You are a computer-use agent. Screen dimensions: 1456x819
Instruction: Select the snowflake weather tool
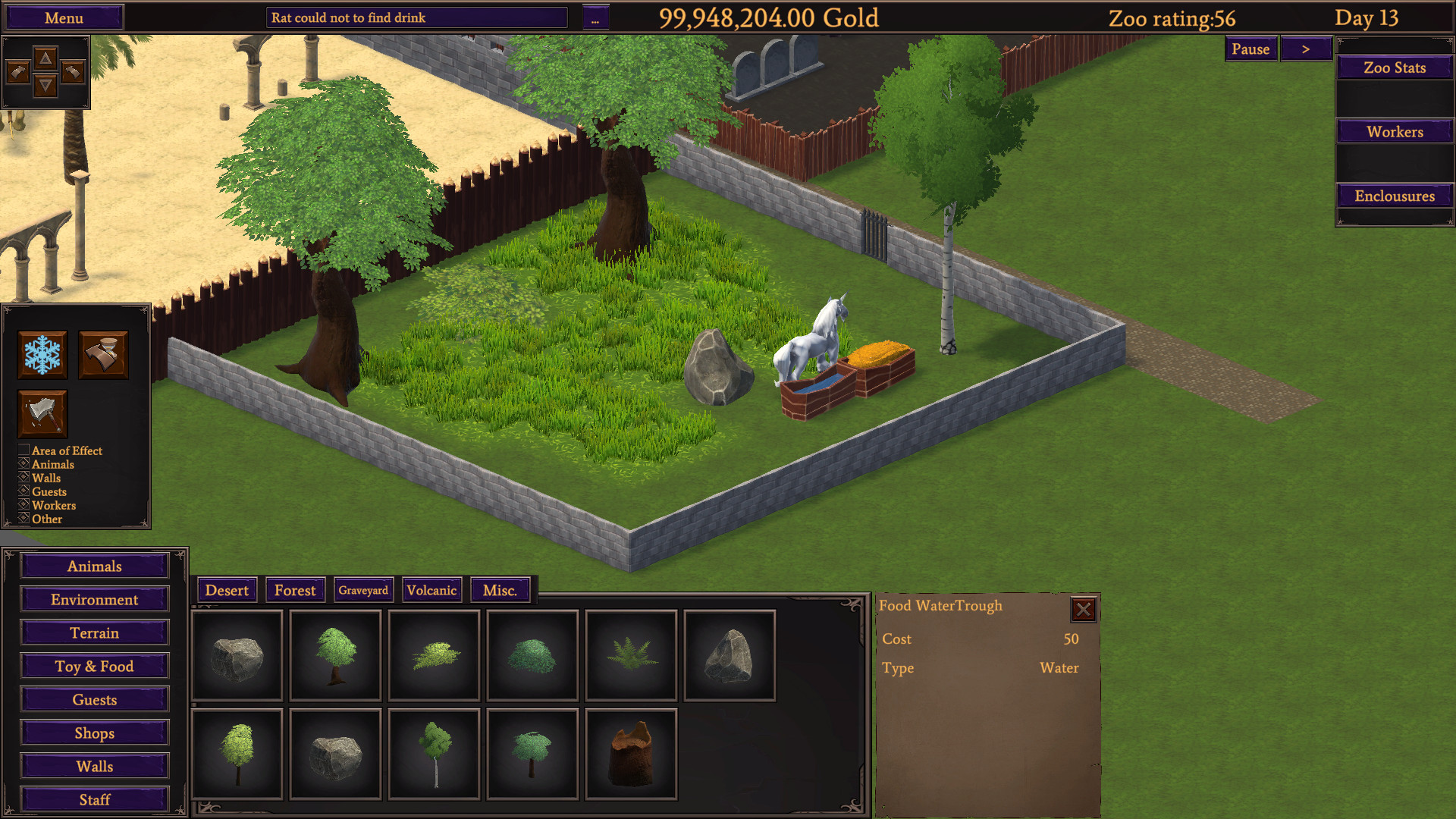[x=42, y=355]
